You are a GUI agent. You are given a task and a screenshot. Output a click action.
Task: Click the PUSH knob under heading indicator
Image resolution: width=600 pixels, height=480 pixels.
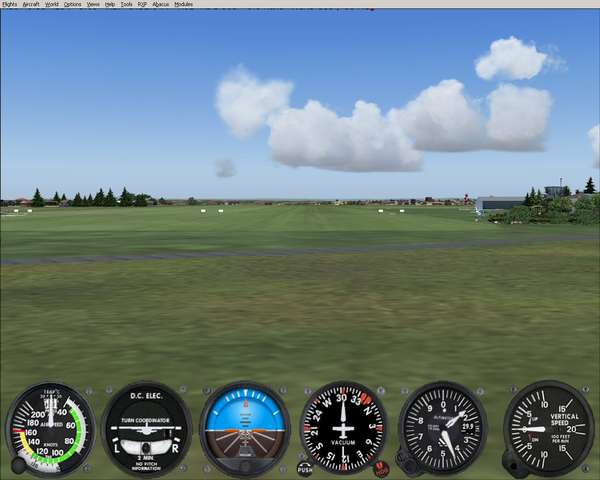pos(305,467)
